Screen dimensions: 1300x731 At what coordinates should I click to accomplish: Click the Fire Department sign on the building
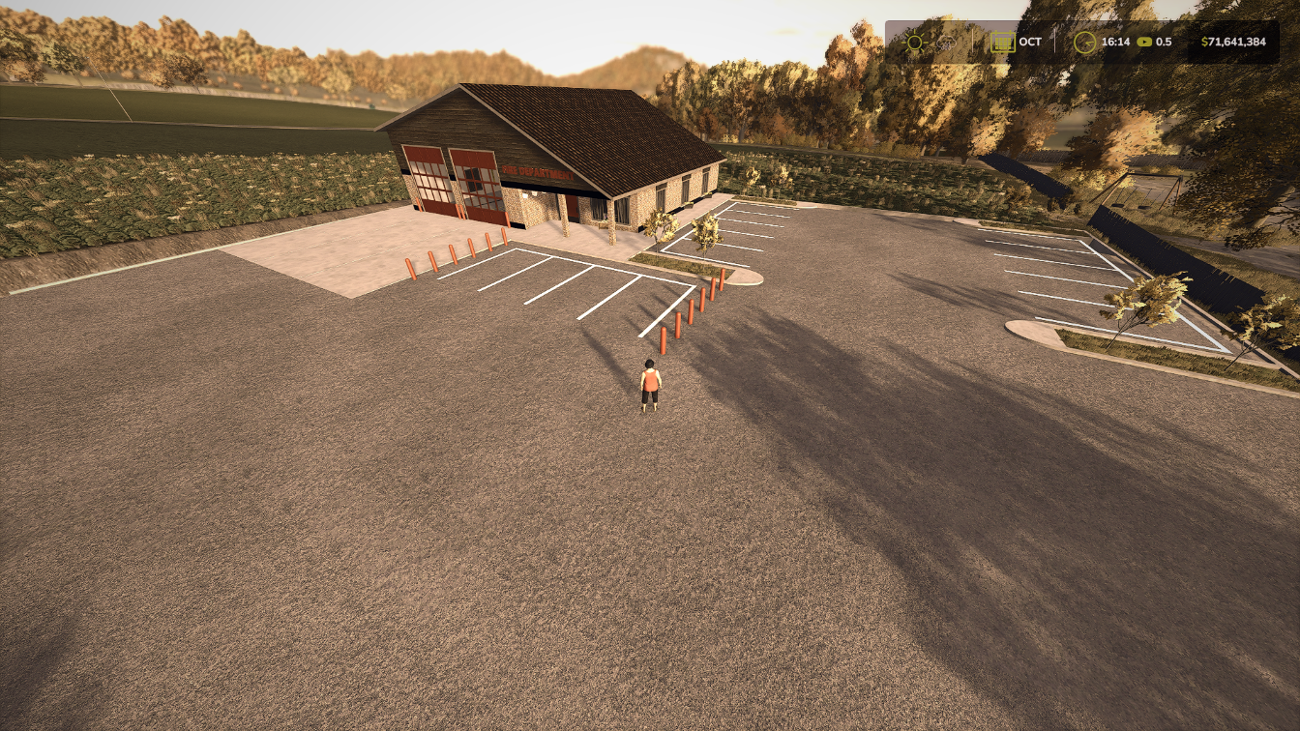tap(538, 172)
